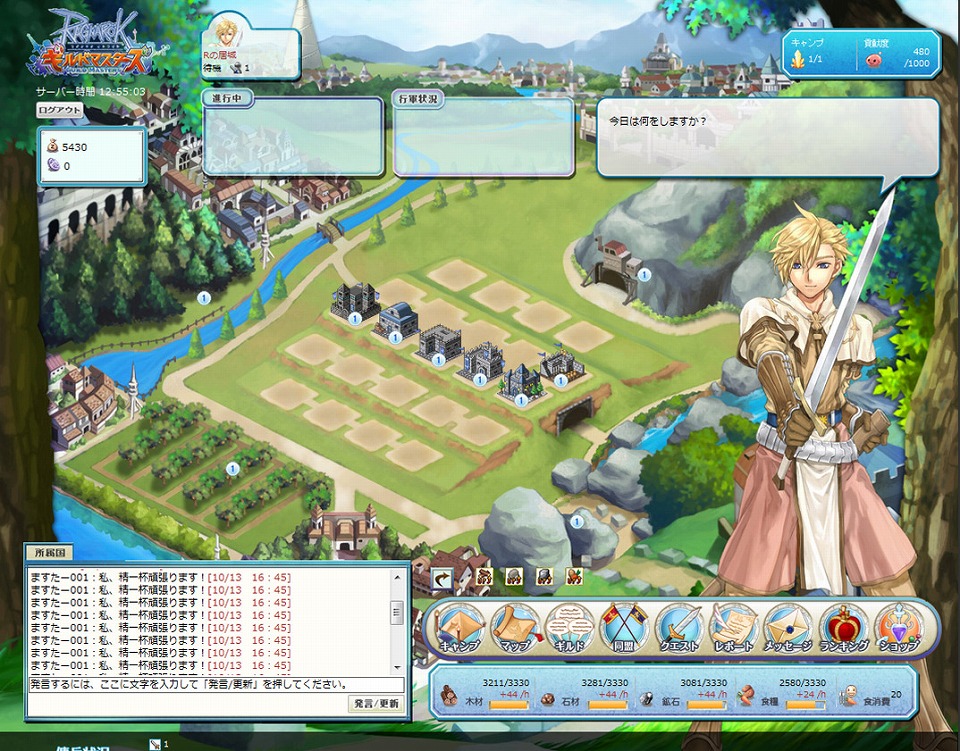The image size is (960, 751).
Task: Show the ランキング (Ranking) crown screen
Action: tap(843, 629)
